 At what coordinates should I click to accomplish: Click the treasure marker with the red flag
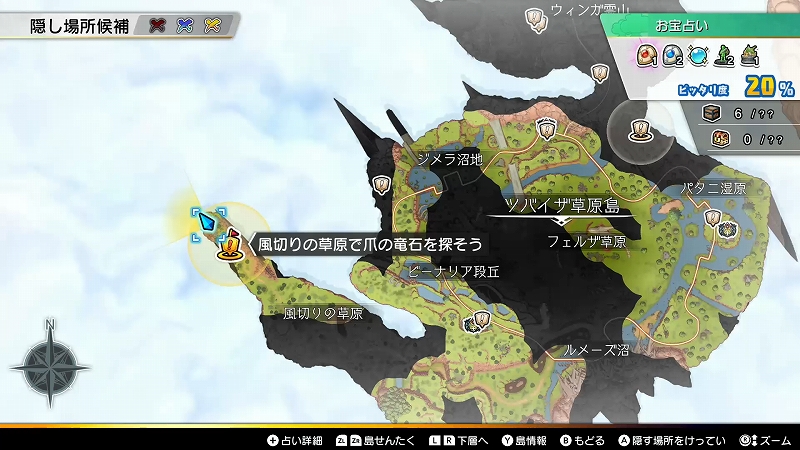pos(231,243)
